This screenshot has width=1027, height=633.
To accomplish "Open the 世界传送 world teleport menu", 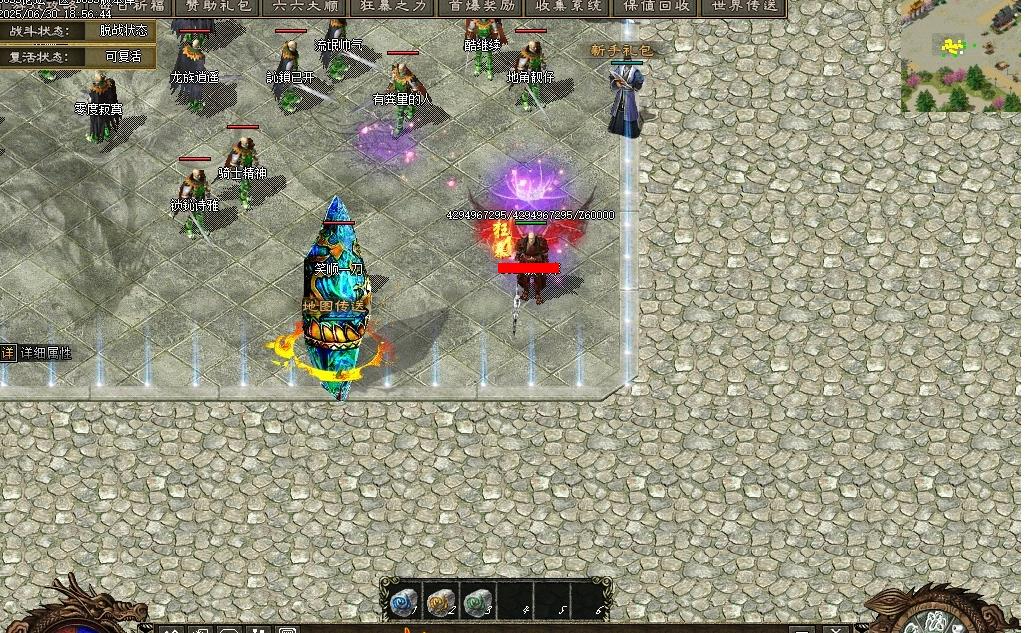I will (x=744, y=6).
